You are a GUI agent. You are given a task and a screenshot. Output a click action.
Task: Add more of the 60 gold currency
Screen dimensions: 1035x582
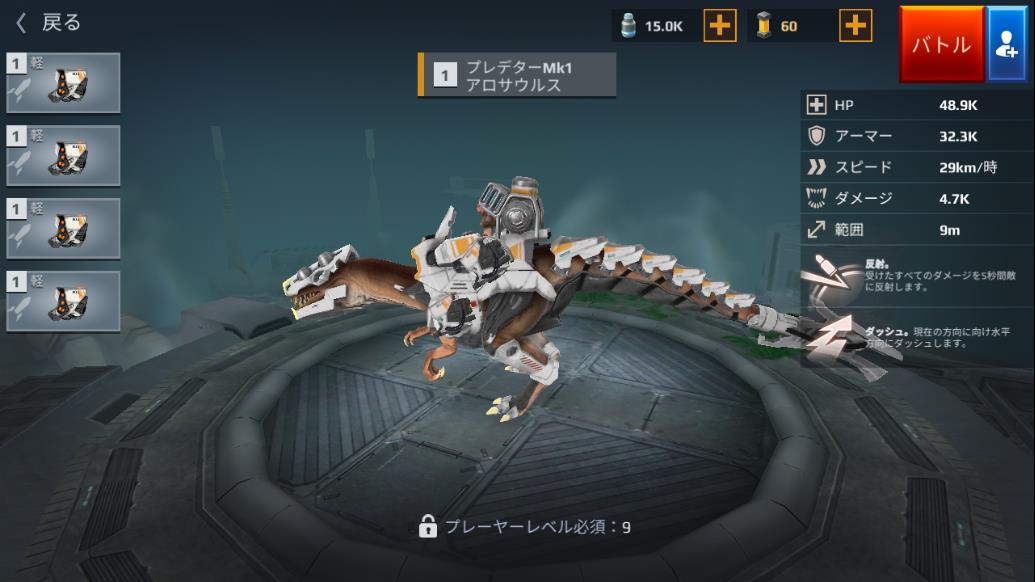tap(855, 26)
